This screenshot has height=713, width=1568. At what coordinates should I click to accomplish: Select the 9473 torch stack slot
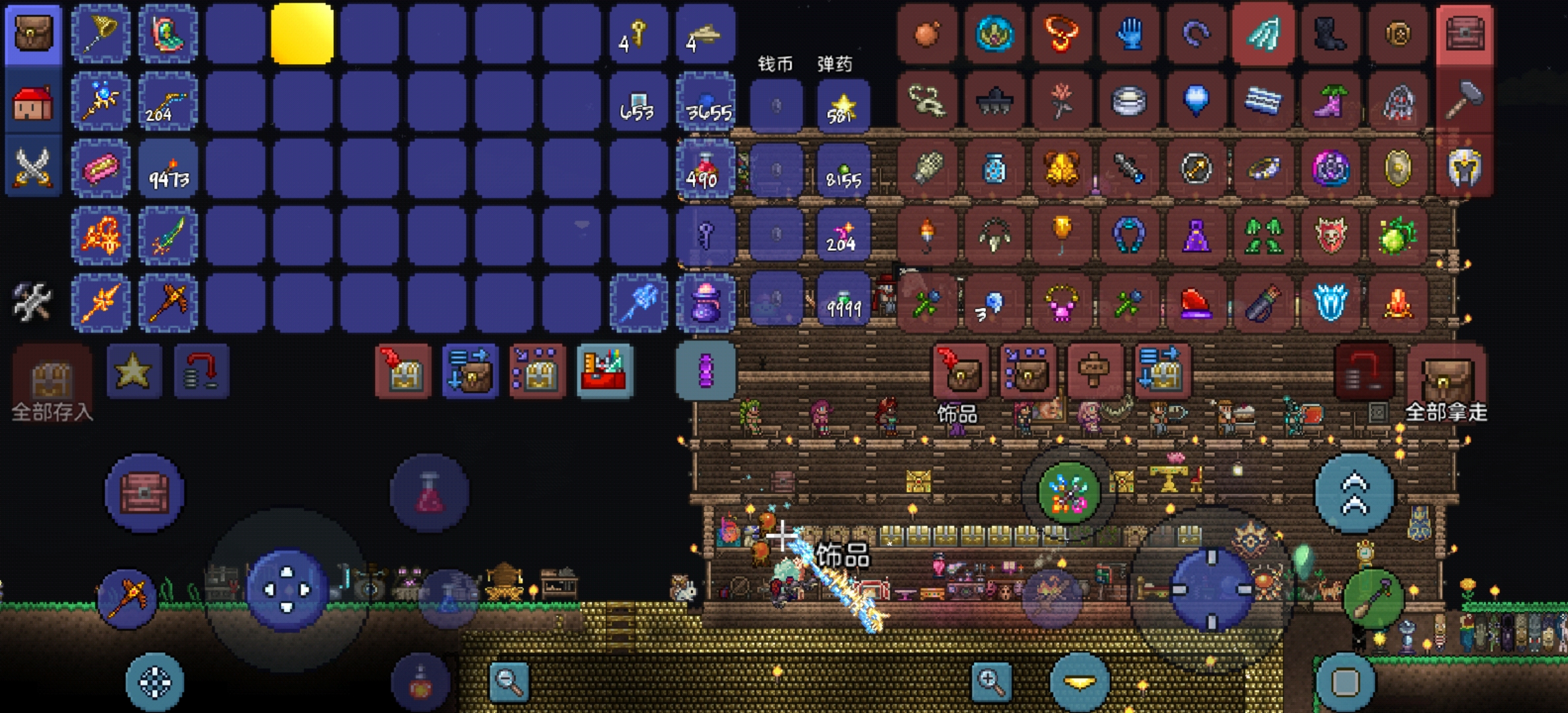[168, 170]
